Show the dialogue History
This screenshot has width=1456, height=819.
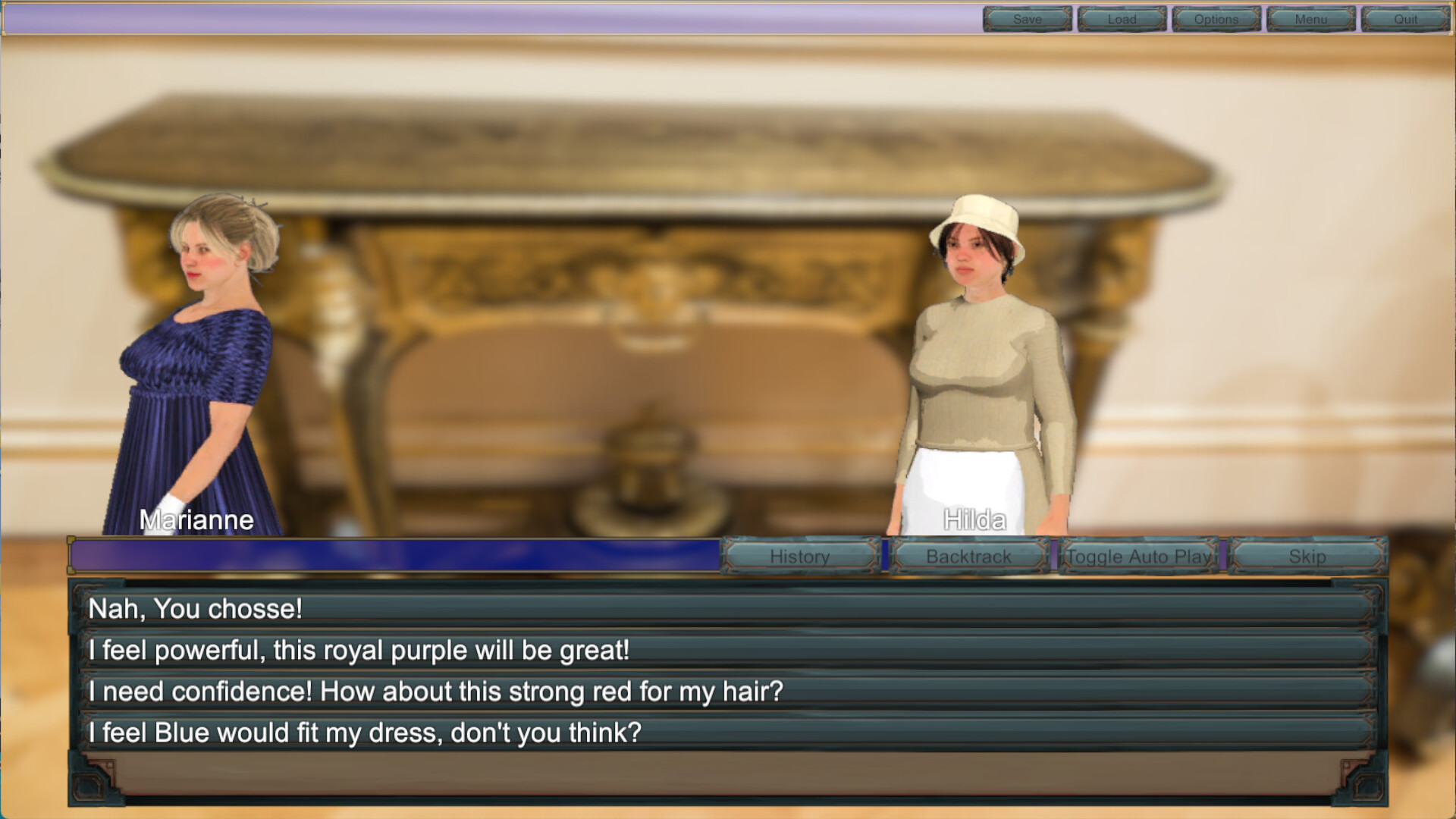click(800, 557)
